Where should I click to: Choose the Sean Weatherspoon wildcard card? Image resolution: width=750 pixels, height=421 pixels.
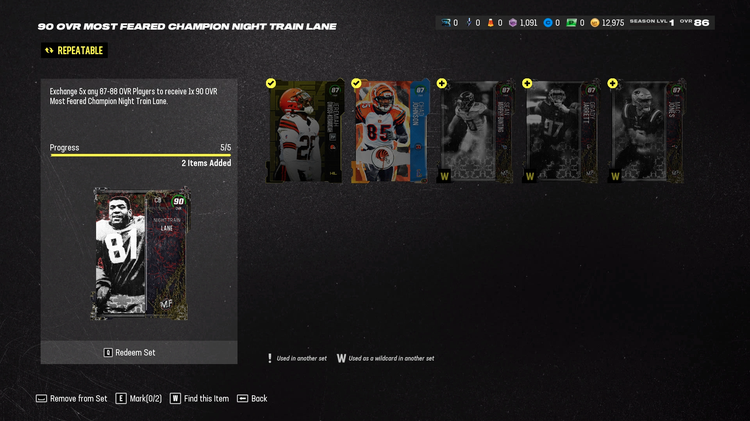[x=475, y=131]
